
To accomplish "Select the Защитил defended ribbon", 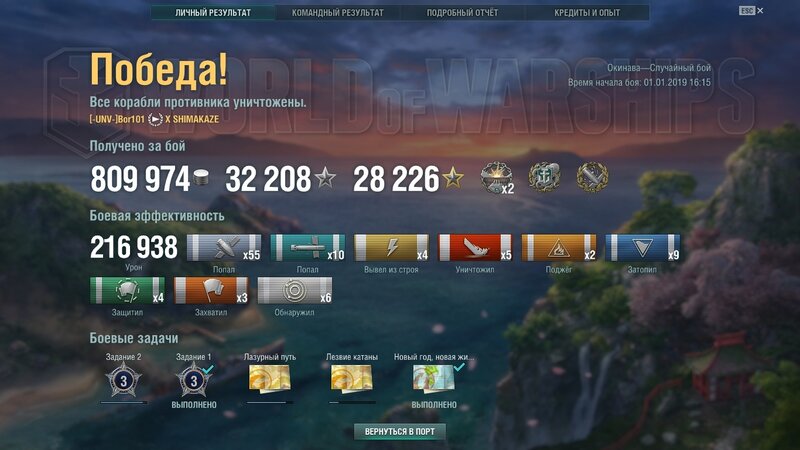I will click(127, 291).
